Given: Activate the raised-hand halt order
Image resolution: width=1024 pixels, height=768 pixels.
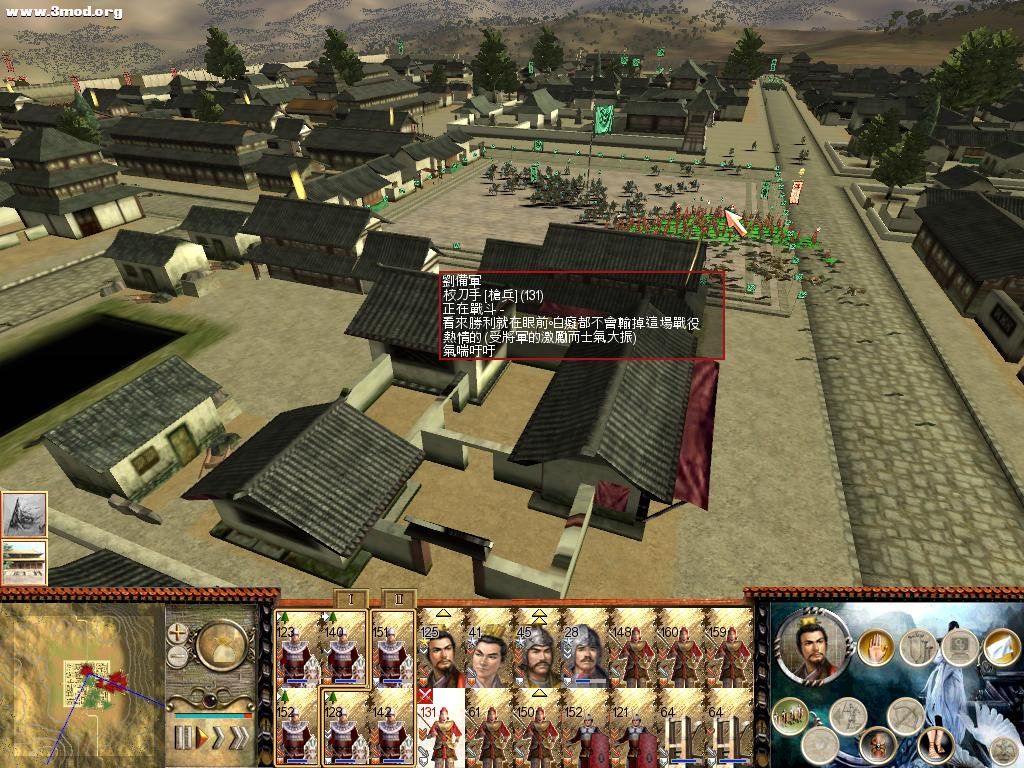Looking at the screenshot, I should coord(875,647).
